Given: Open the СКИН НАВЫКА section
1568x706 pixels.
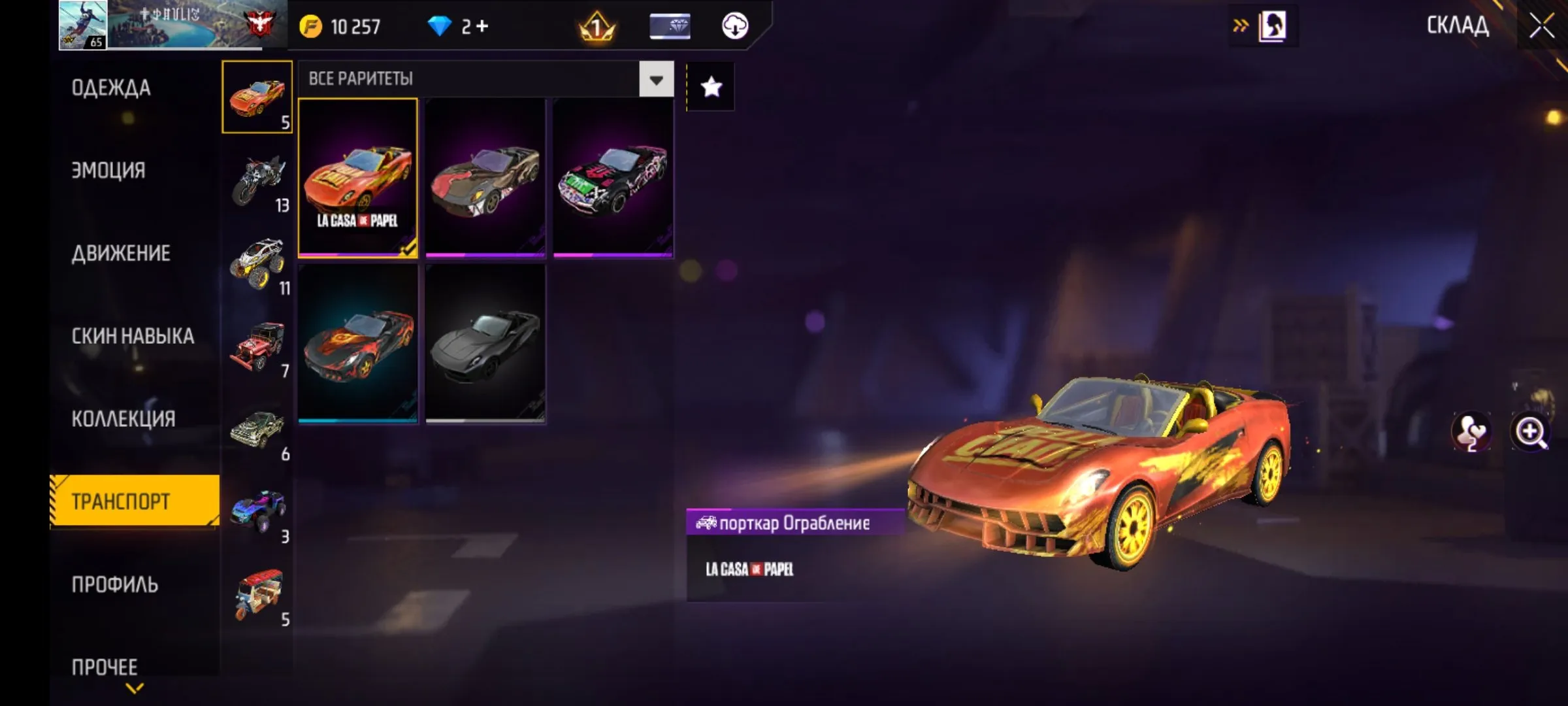Looking at the screenshot, I should (x=133, y=336).
